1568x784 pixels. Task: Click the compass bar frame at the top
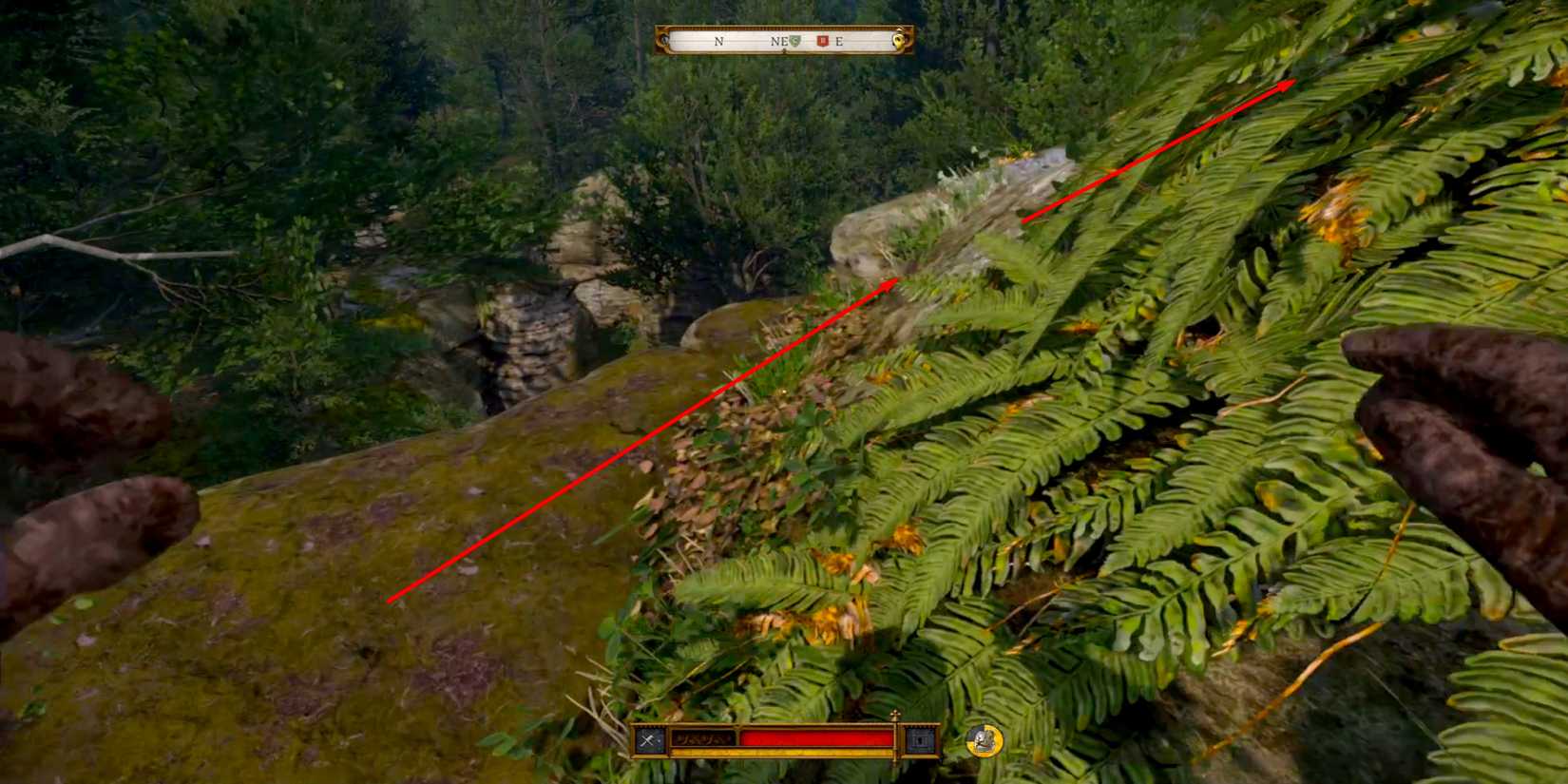pyautogui.click(x=784, y=26)
